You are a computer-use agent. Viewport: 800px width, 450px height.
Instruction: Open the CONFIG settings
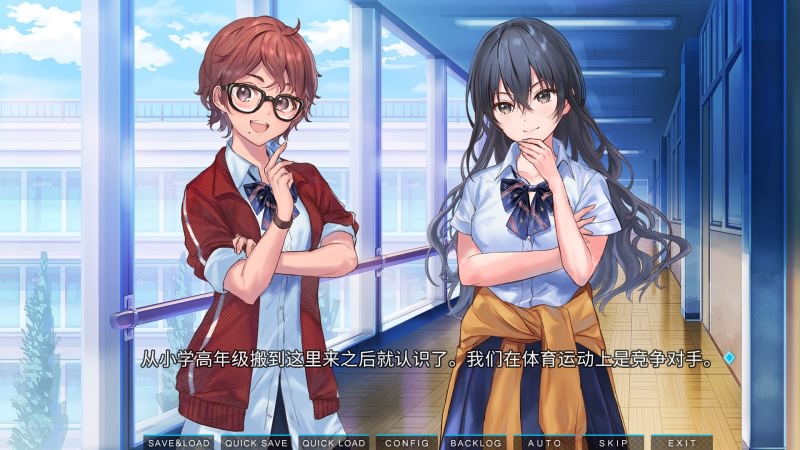(x=406, y=442)
